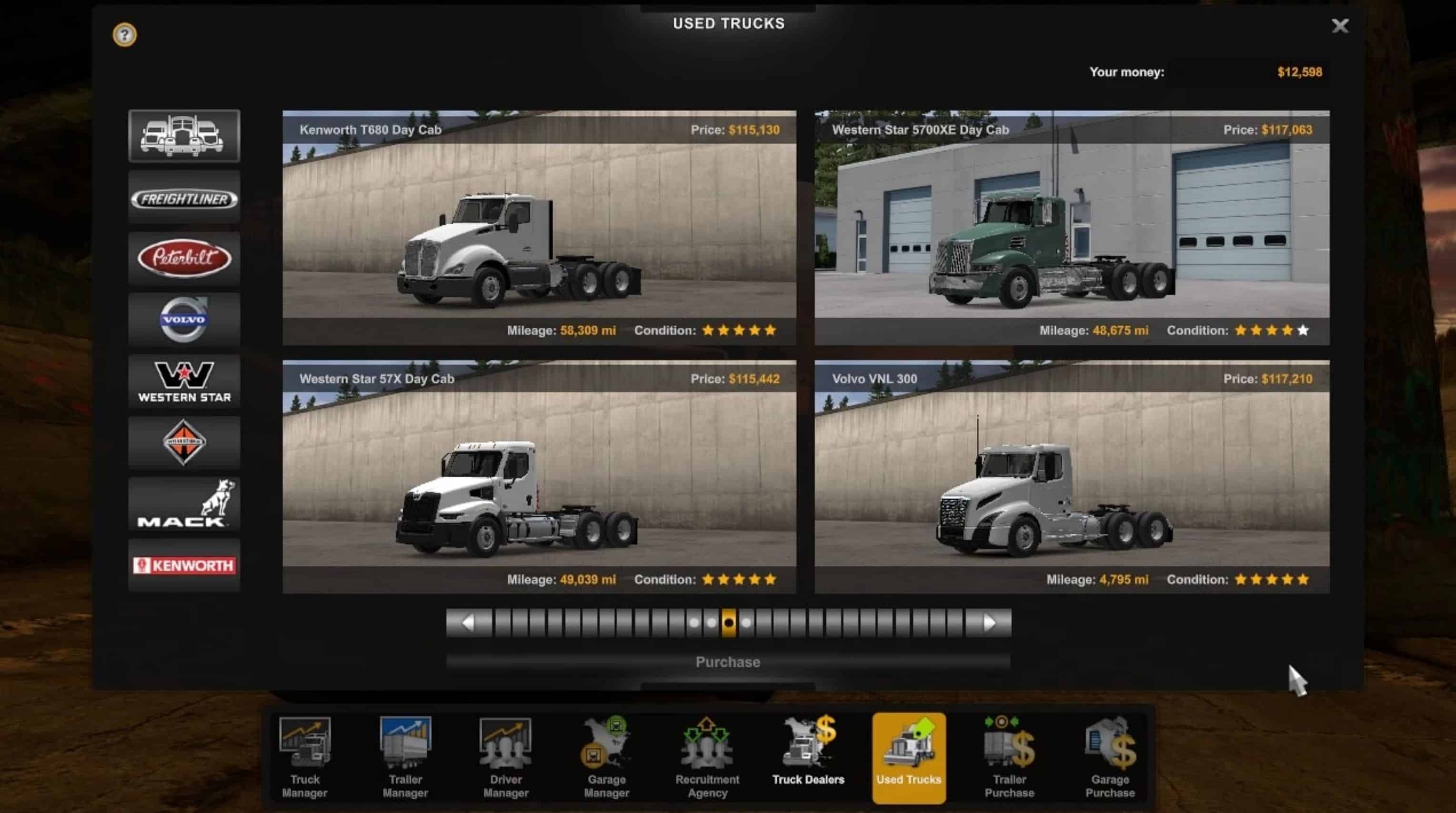Open the Truck Manager
The height and width of the screenshot is (813, 1456).
point(305,758)
